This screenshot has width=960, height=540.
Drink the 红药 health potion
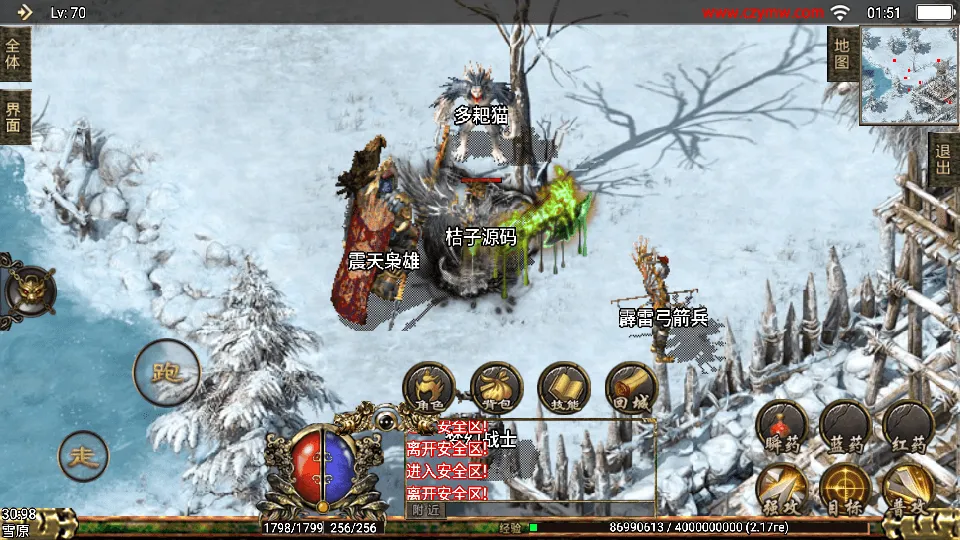point(908,426)
